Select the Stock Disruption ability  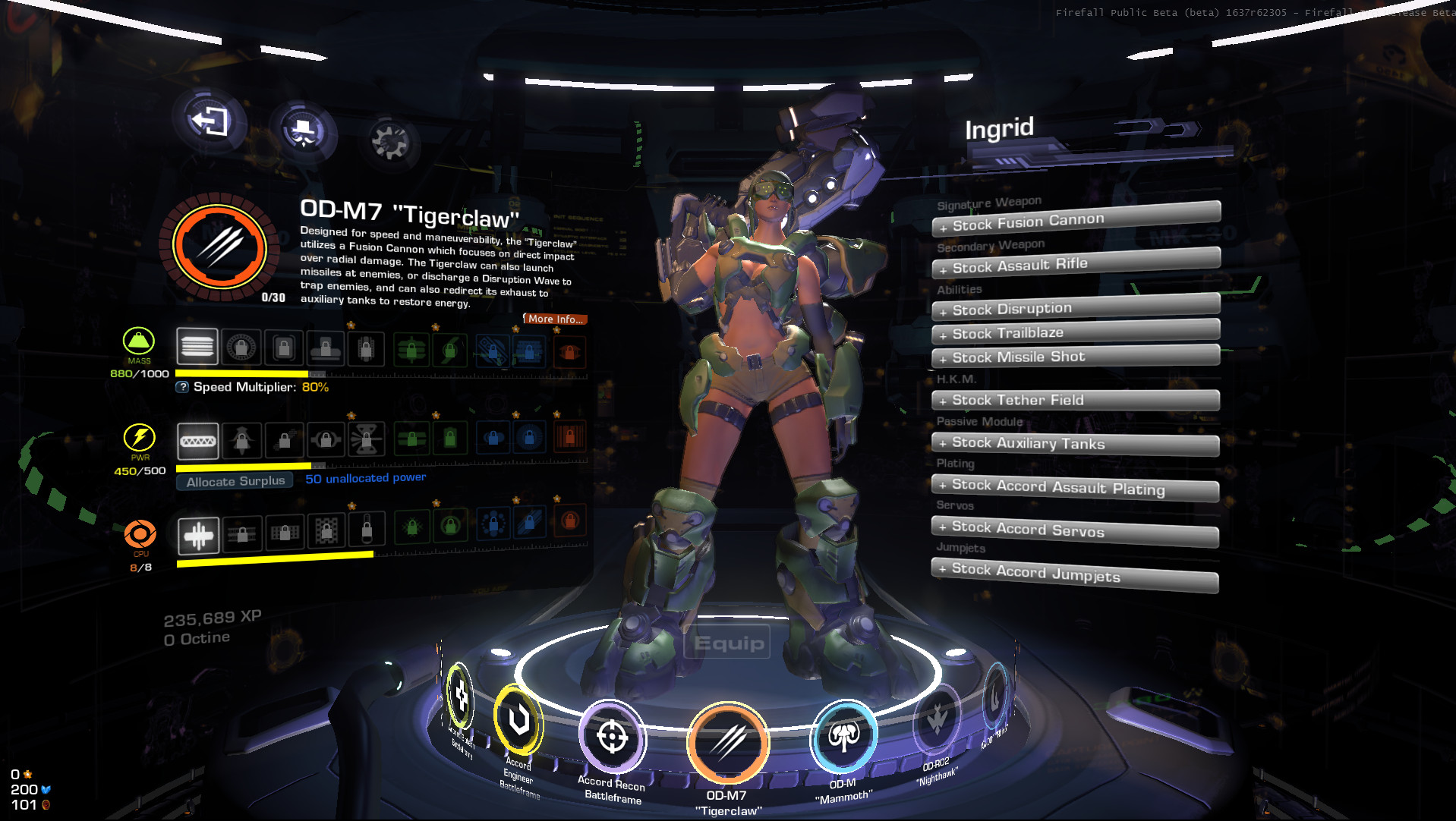pyautogui.click(x=1075, y=308)
